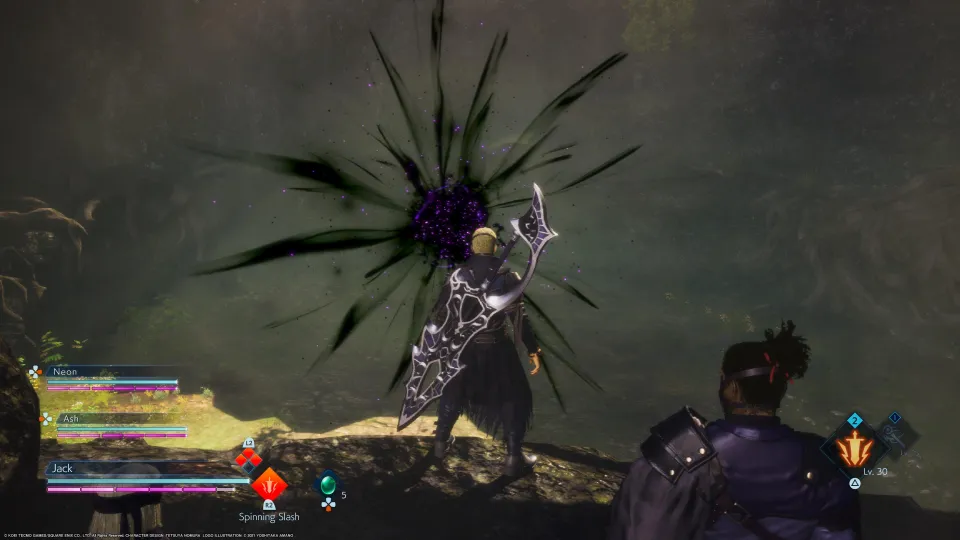960x540 pixels.
Task: Select party member Ash's nameplate
Action: (x=113, y=419)
